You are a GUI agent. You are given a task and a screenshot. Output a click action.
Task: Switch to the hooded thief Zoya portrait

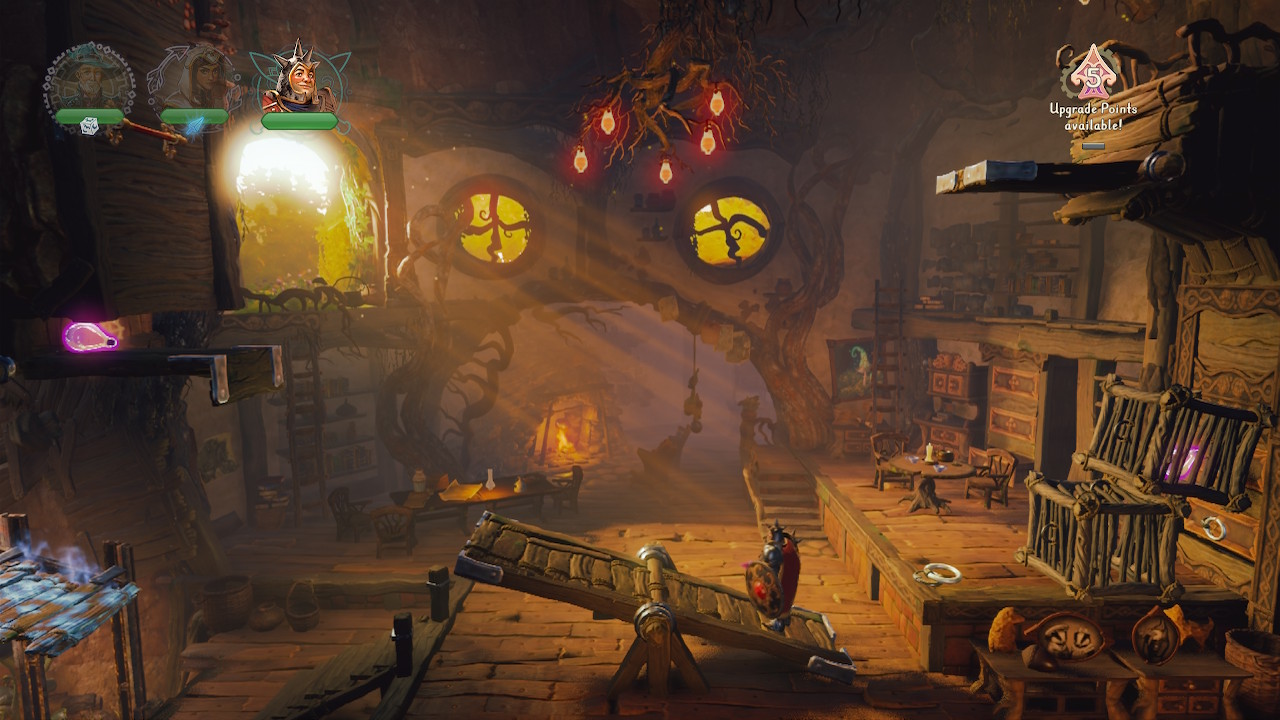[193, 80]
